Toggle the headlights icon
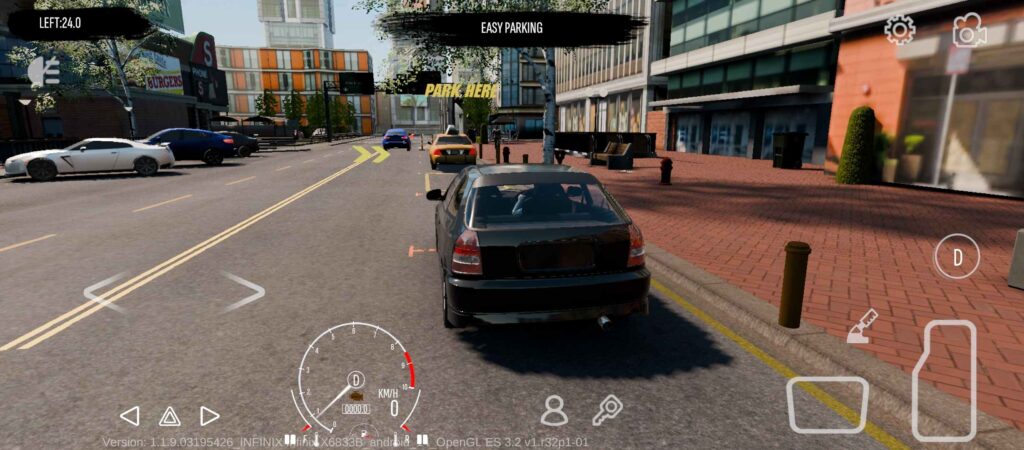The width and height of the screenshot is (1024, 450). (x=43, y=70)
